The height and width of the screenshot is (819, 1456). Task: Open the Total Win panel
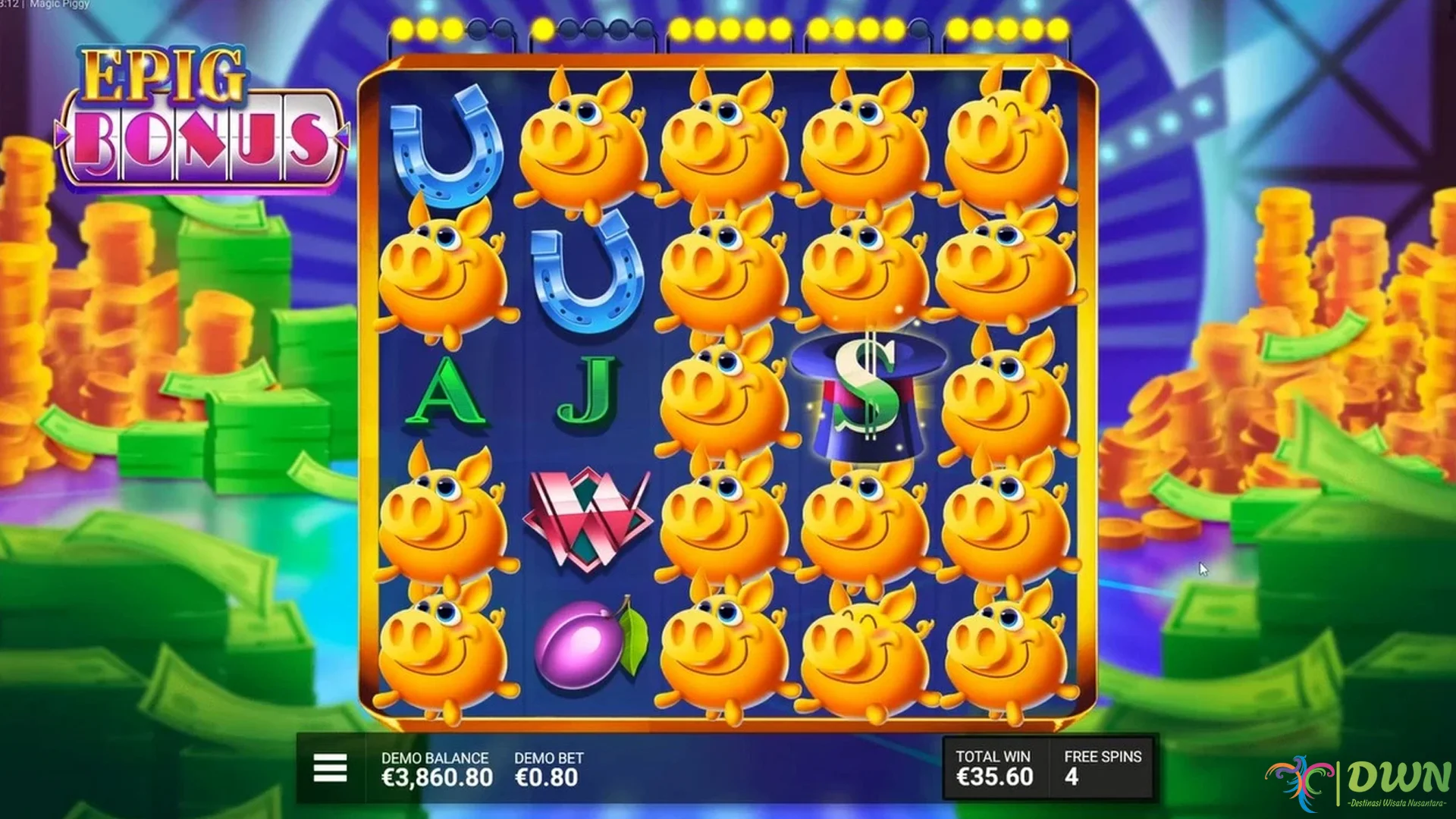tap(993, 768)
